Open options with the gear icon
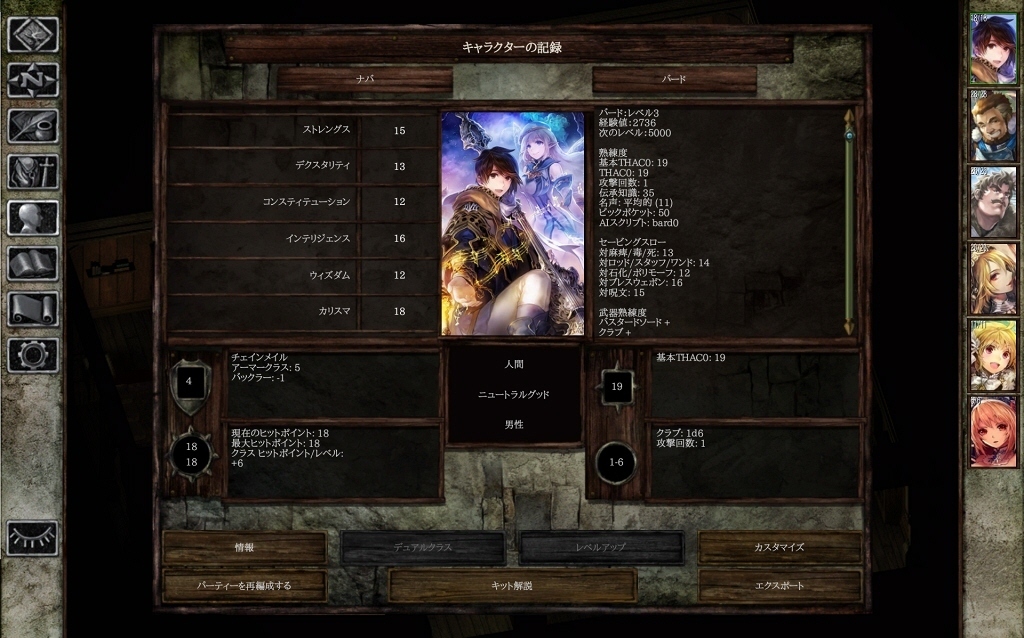Screen dimensions: 1024x638 [33, 355]
